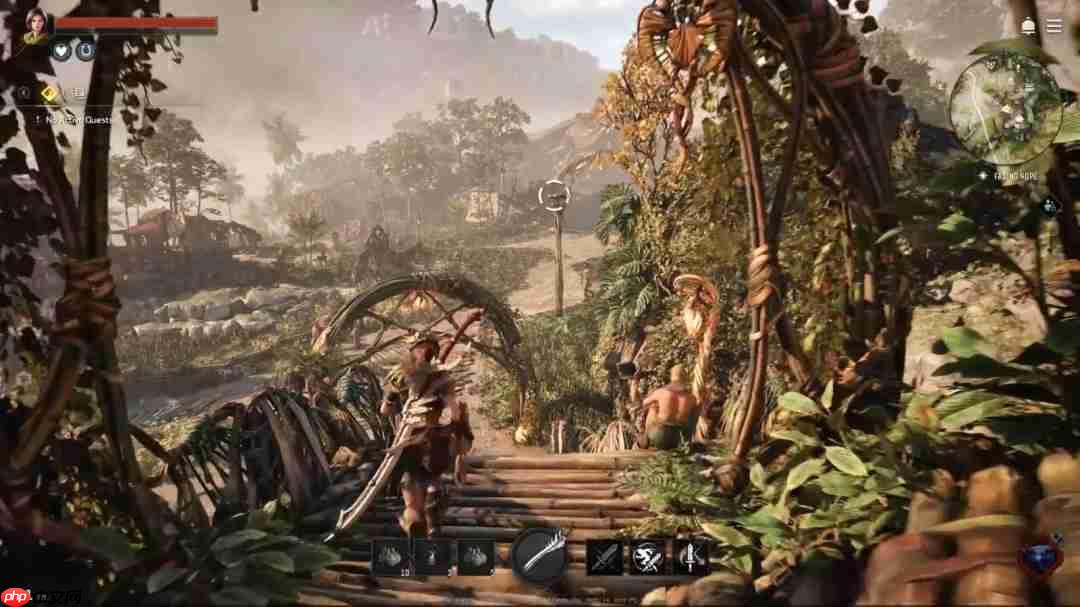Open the hamburger main menu
The image size is (1080, 607).
(x=1054, y=26)
